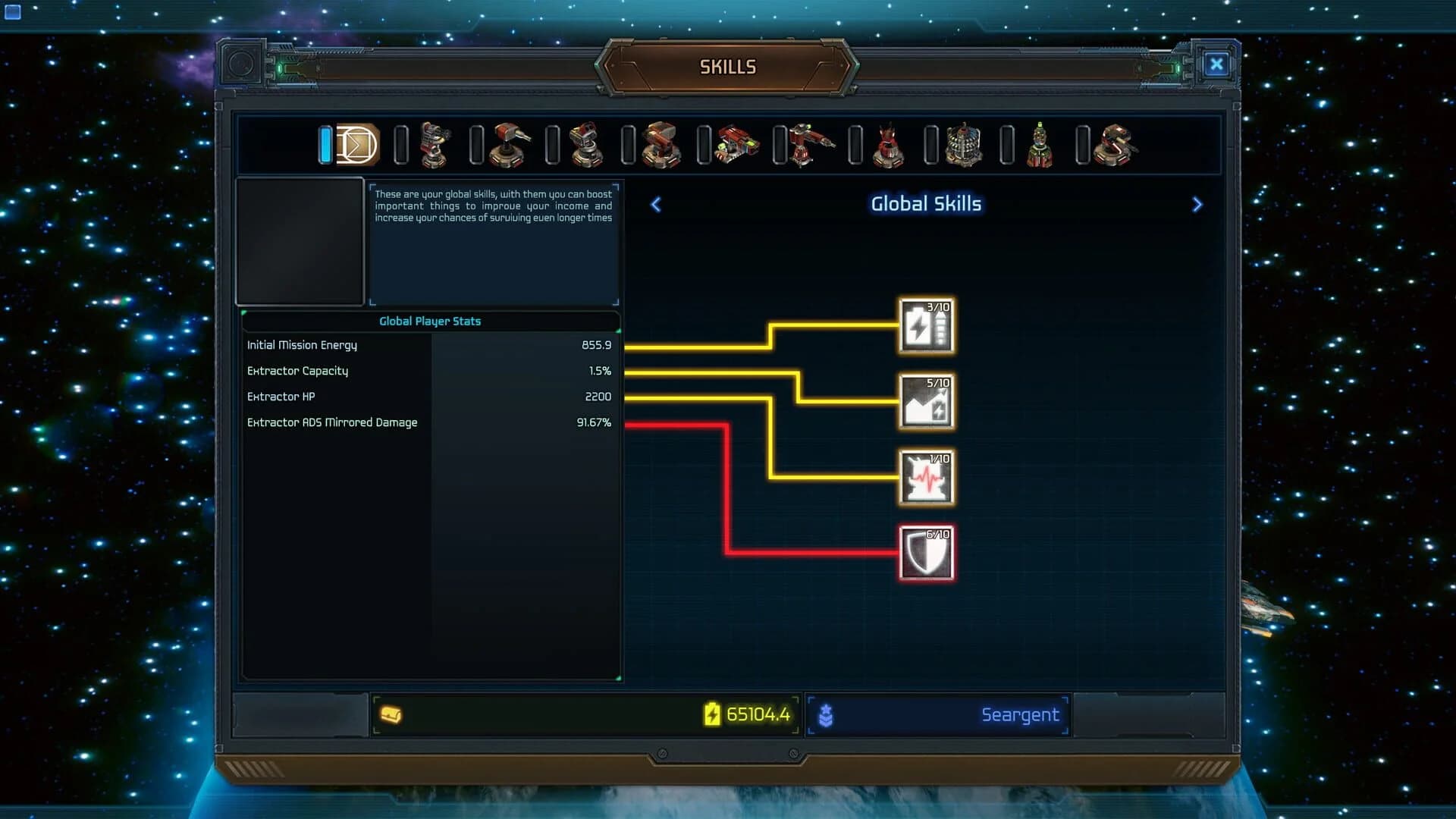Expand the Global Player Stats header
The height and width of the screenshot is (819, 1456).
pos(430,321)
